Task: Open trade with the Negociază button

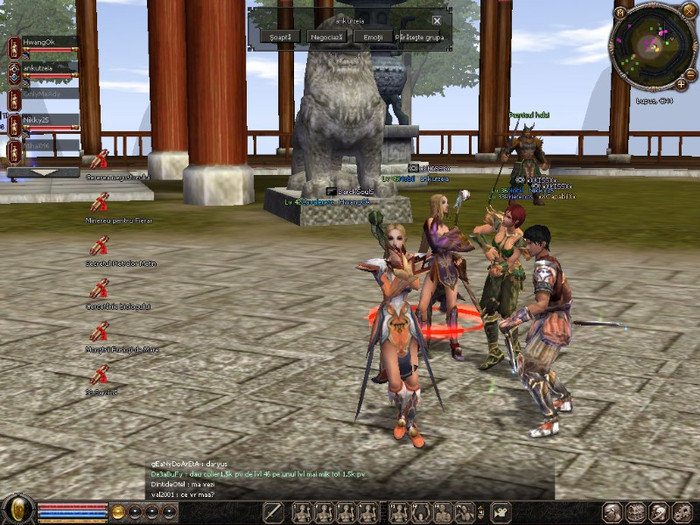Action: click(327, 37)
